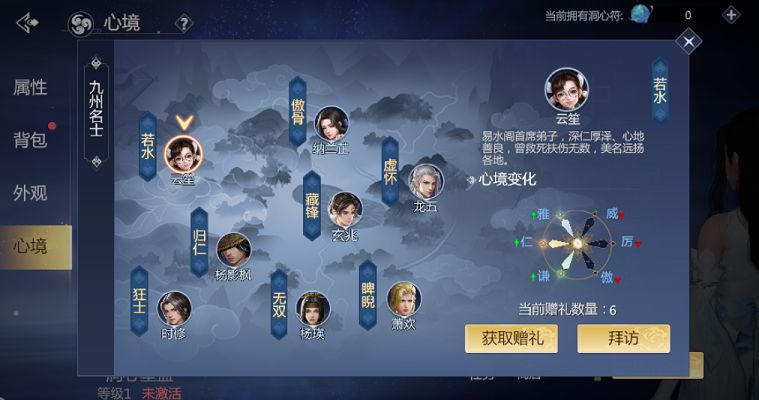
Task: Switch to the 属性 tab
Action: coord(30,87)
